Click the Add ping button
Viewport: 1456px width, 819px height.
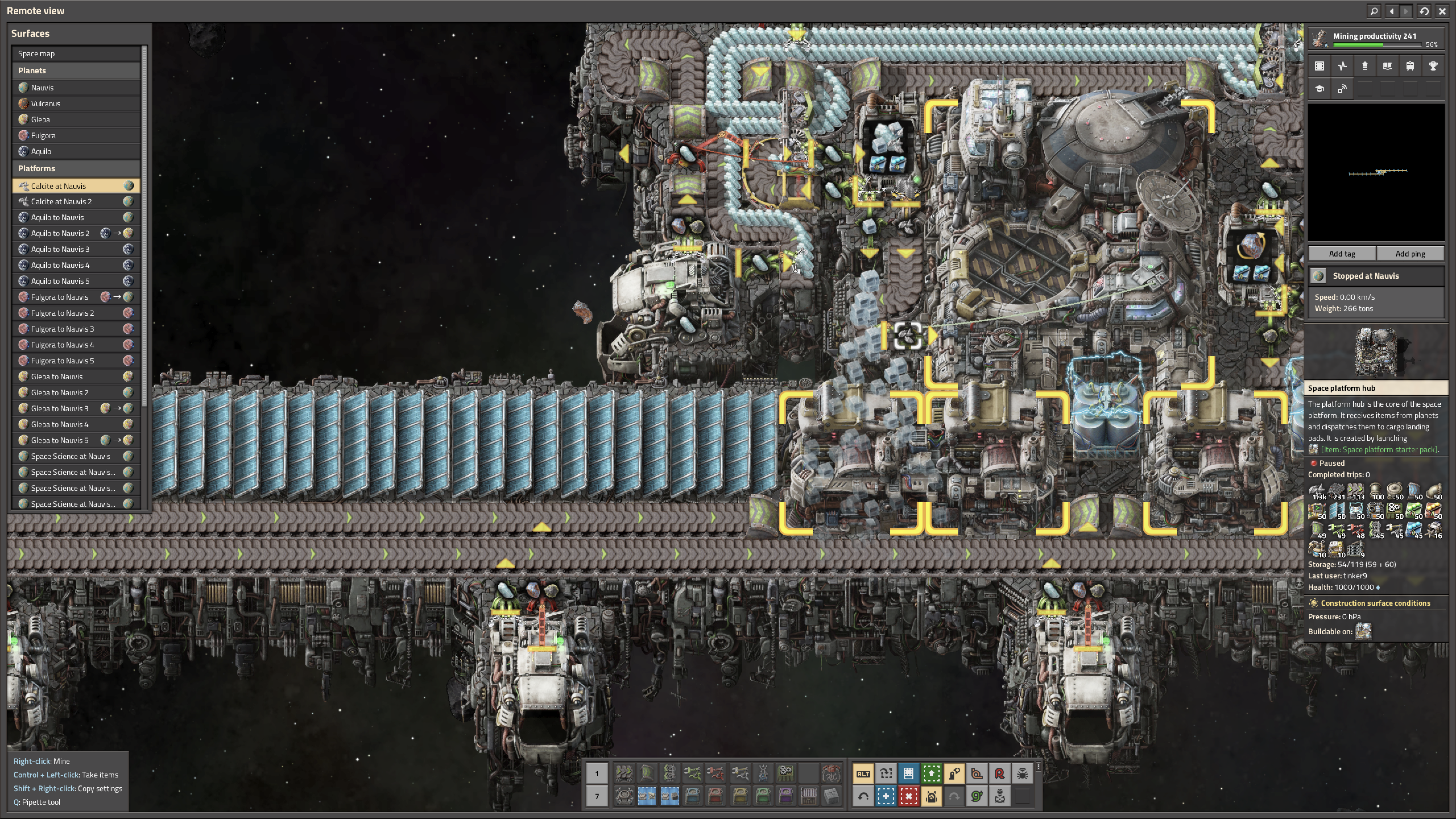point(1410,254)
